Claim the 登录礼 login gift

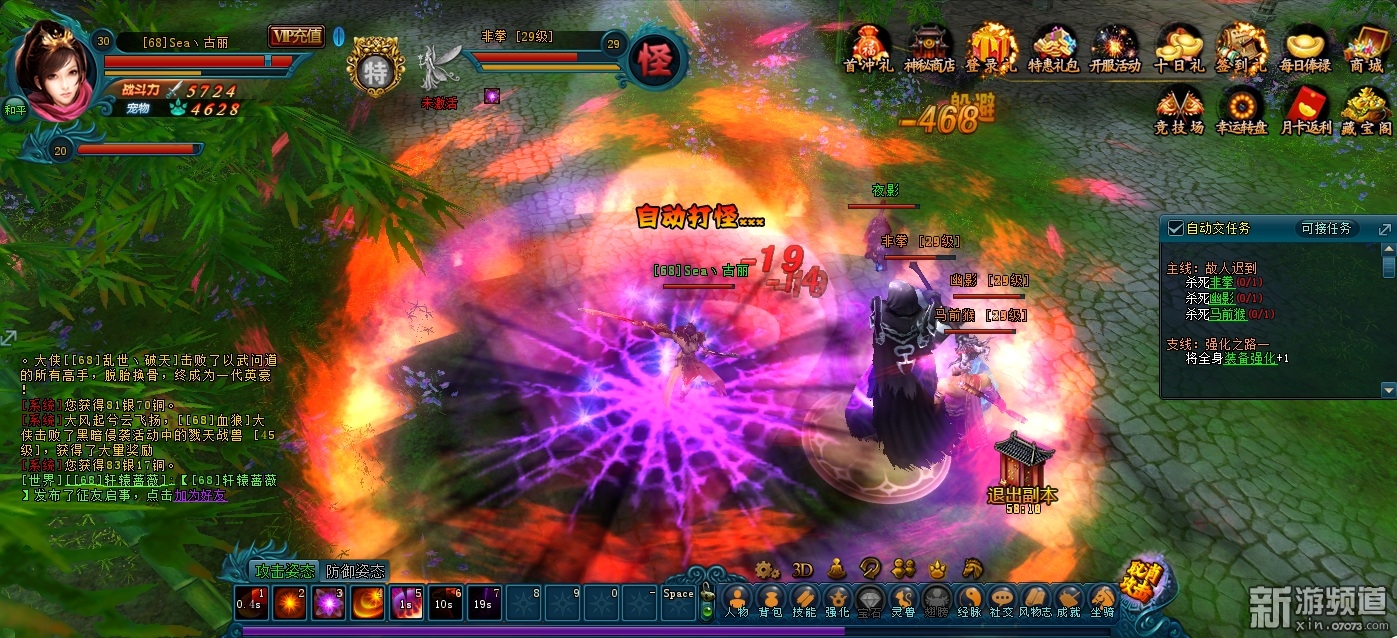pyautogui.click(x=991, y=47)
